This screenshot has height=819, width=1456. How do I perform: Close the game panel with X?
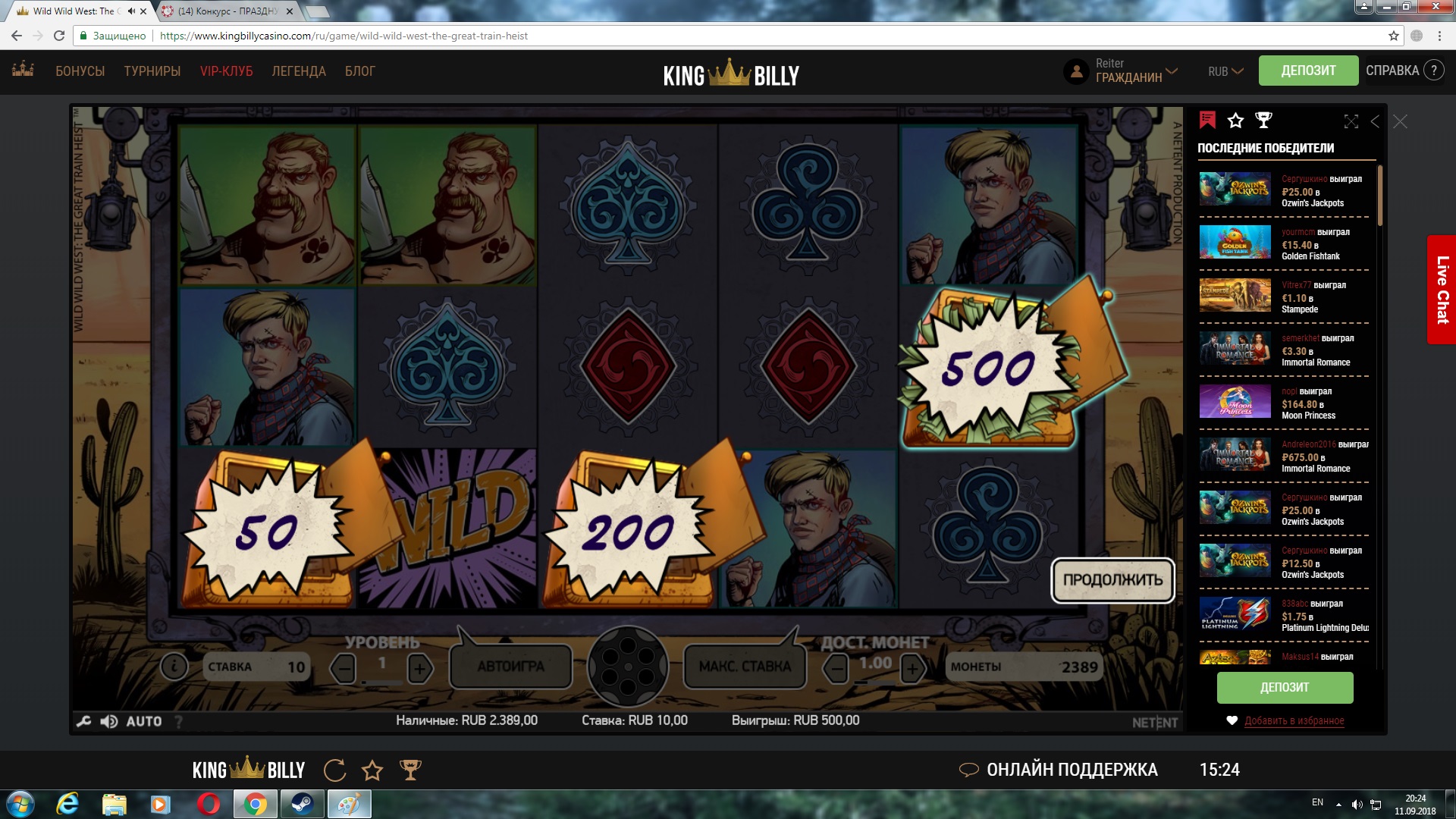pyautogui.click(x=1400, y=121)
